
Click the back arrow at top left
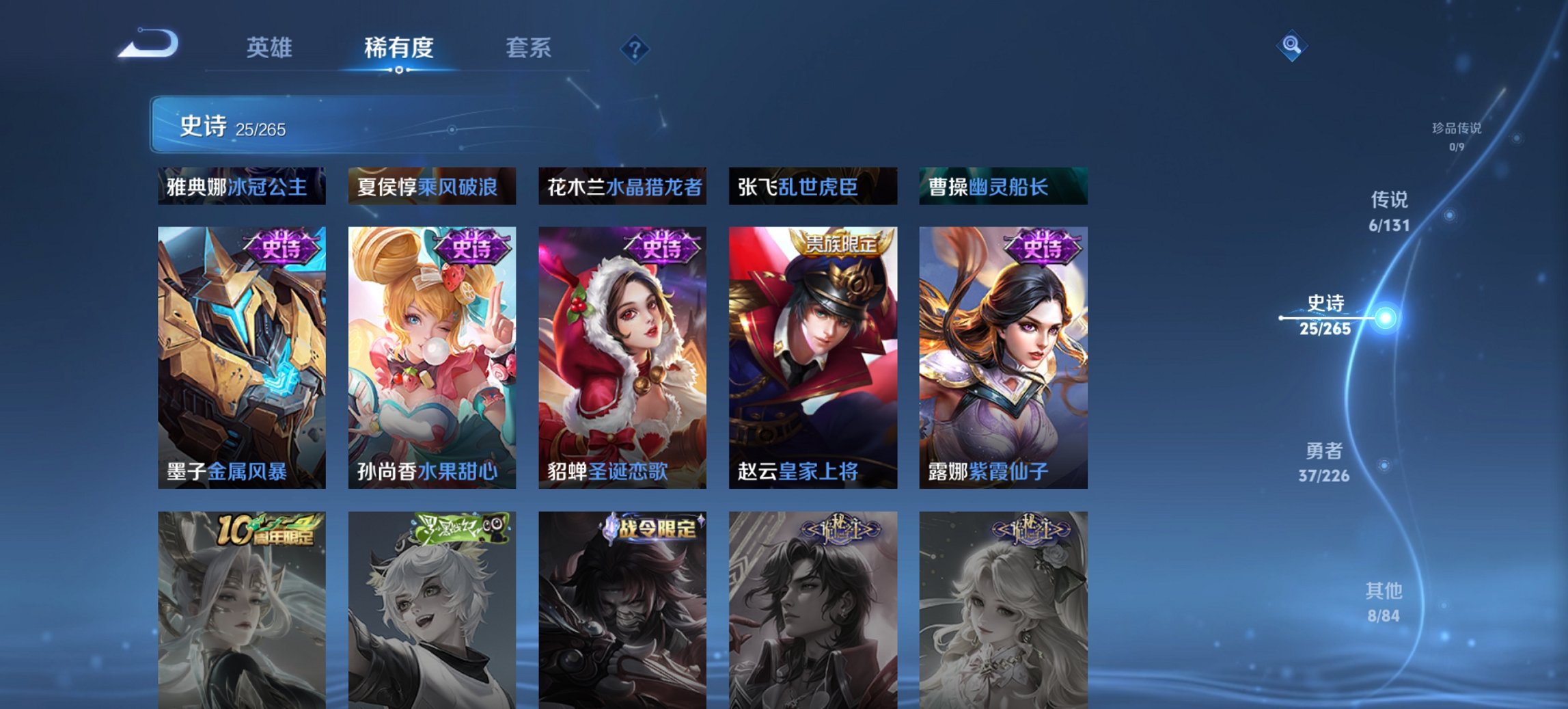click(x=146, y=43)
